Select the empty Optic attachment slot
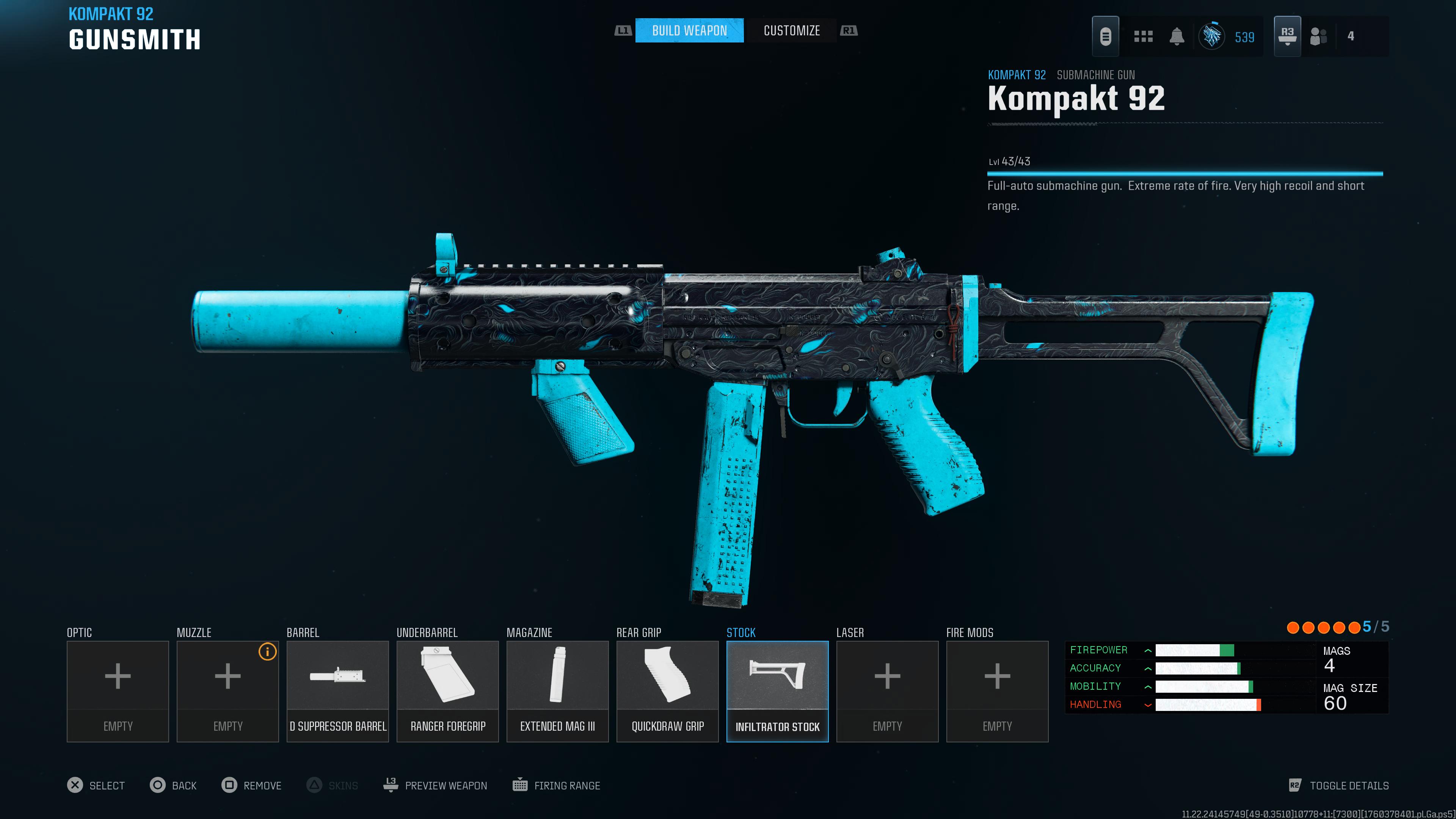 point(118,691)
